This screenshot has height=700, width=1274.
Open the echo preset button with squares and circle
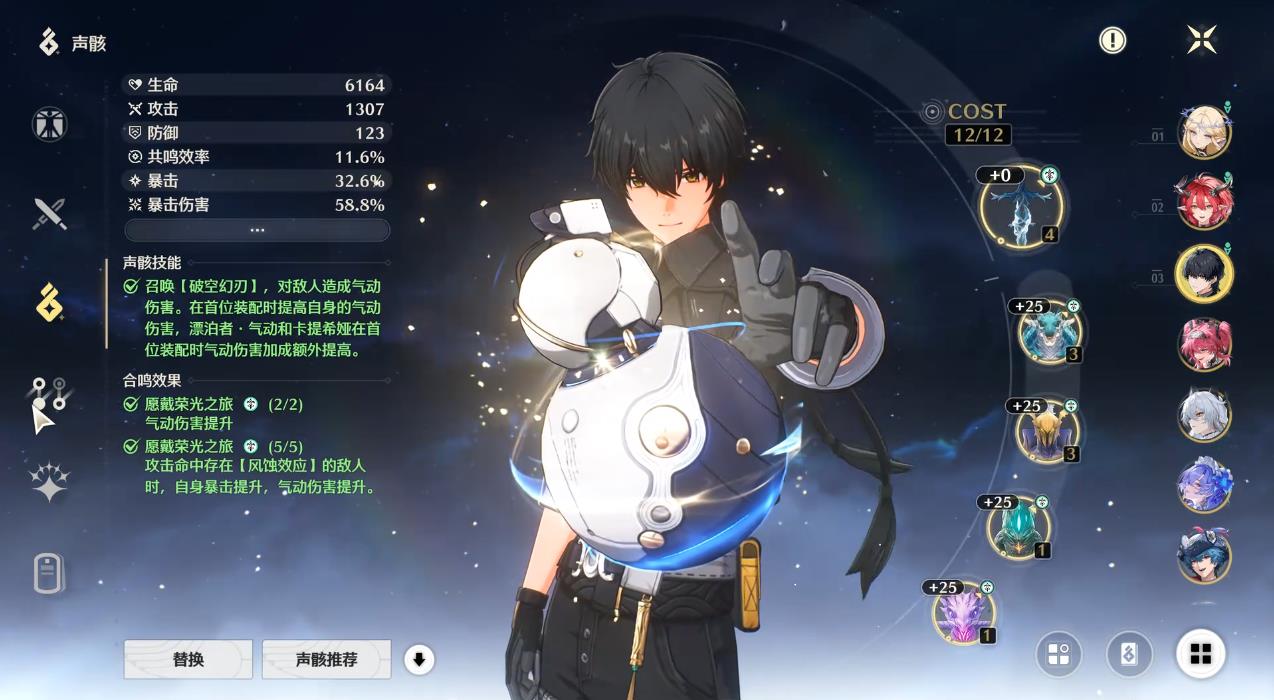(1059, 655)
